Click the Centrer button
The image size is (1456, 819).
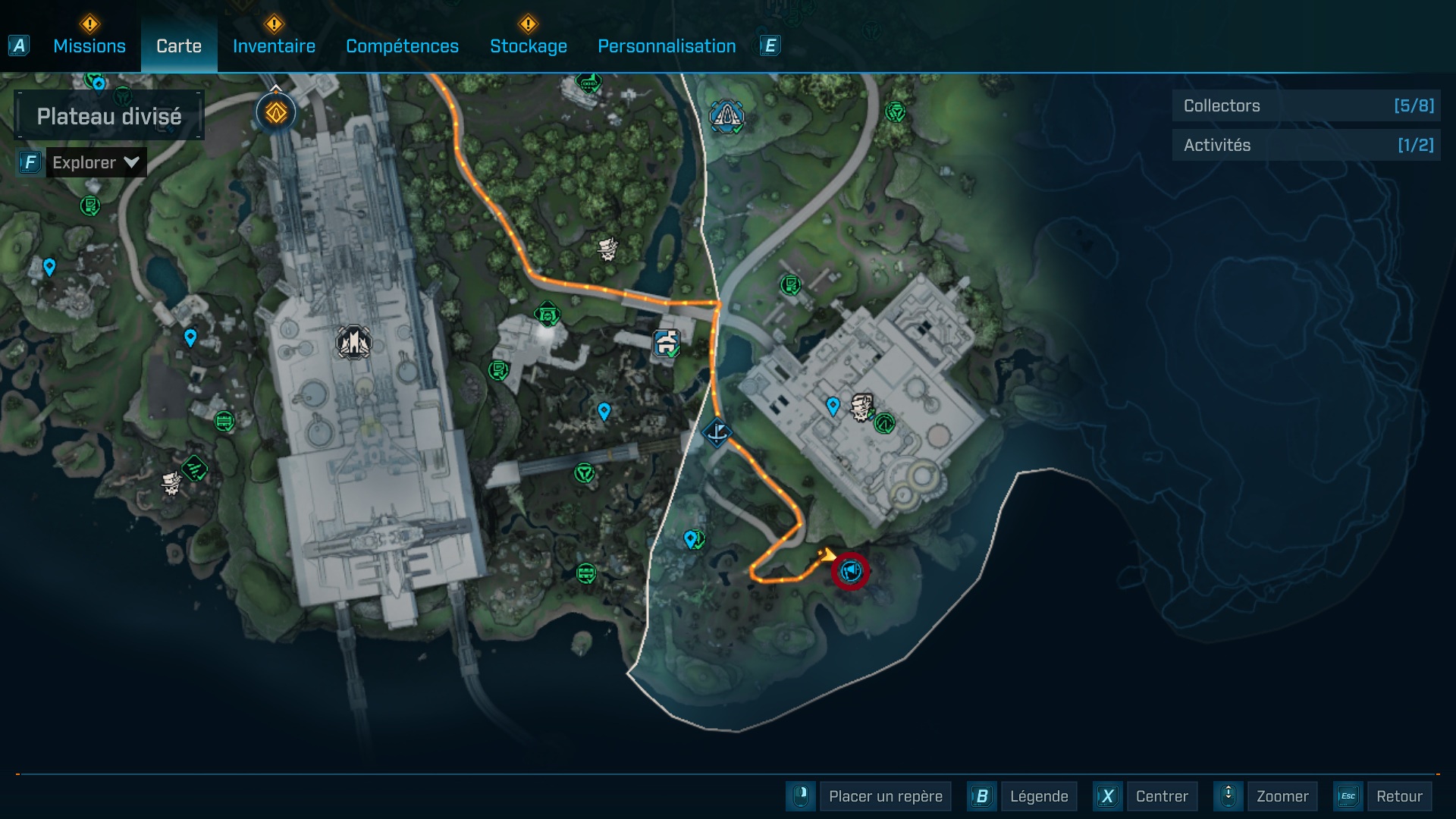(x=1162, y=796)
